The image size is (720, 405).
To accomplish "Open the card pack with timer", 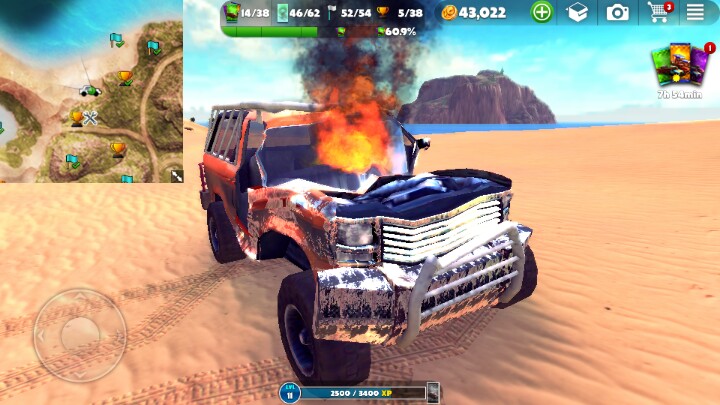I will (x=679, y=68).
